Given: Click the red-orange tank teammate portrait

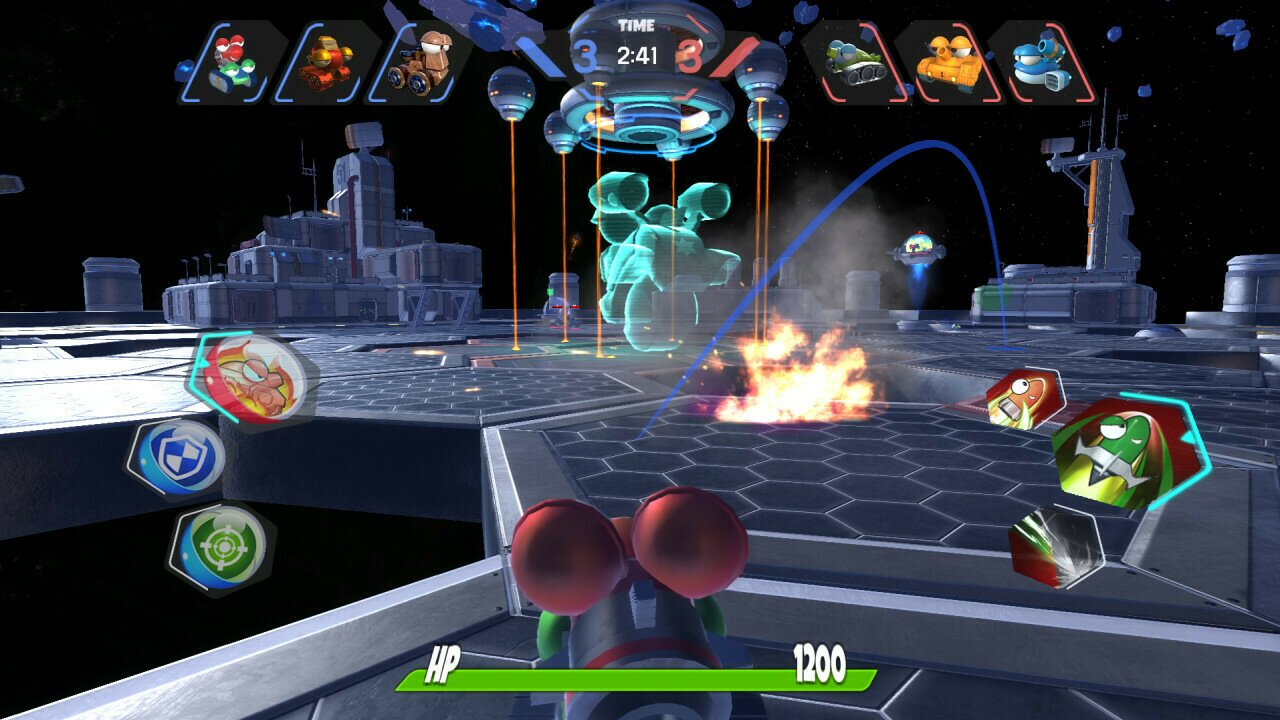Looking at the screenshot, I should [x=326, y=62].
